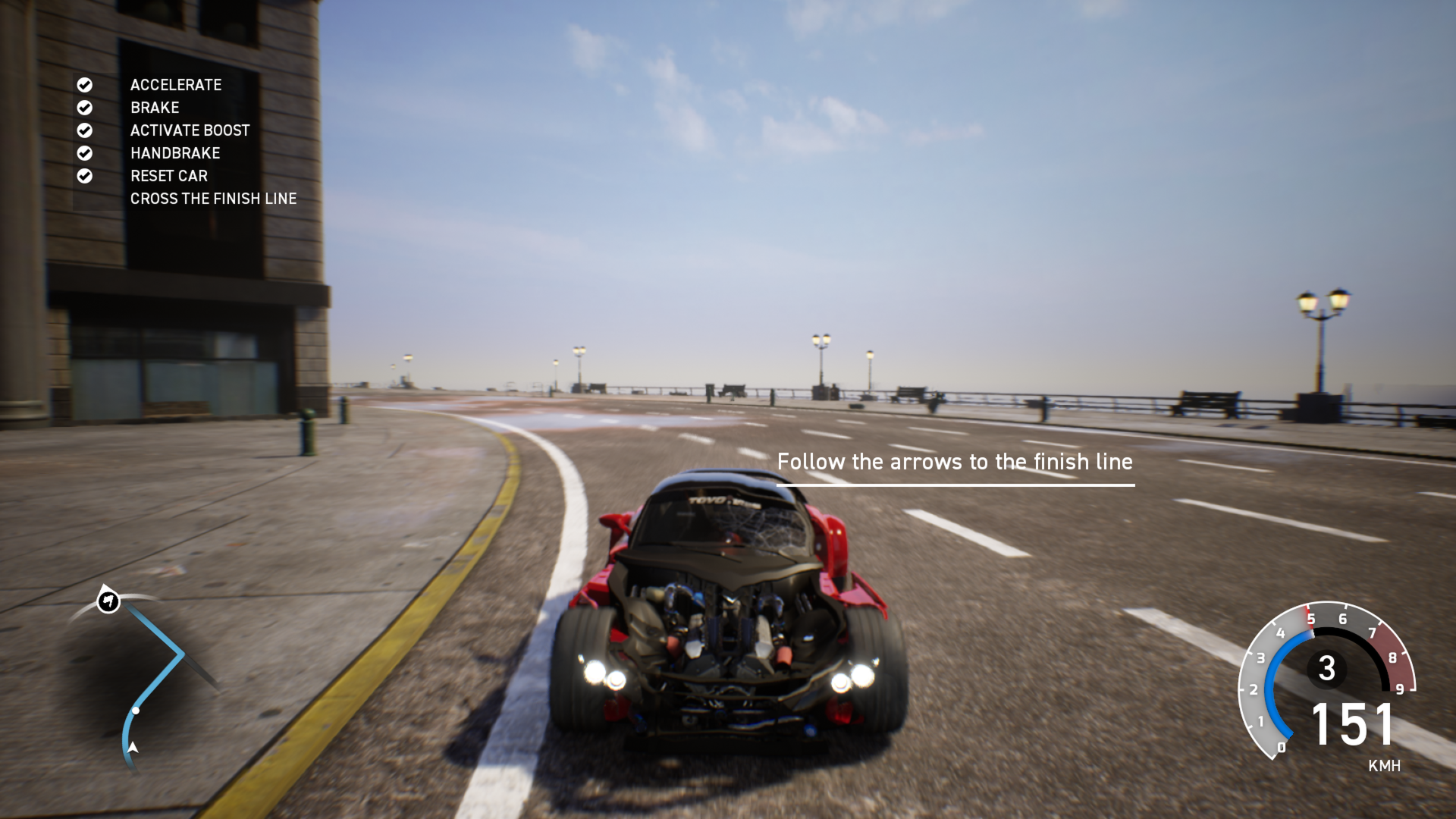Click the Follow the arrows instruction text

pyautogui.click(x=954, y=461)
